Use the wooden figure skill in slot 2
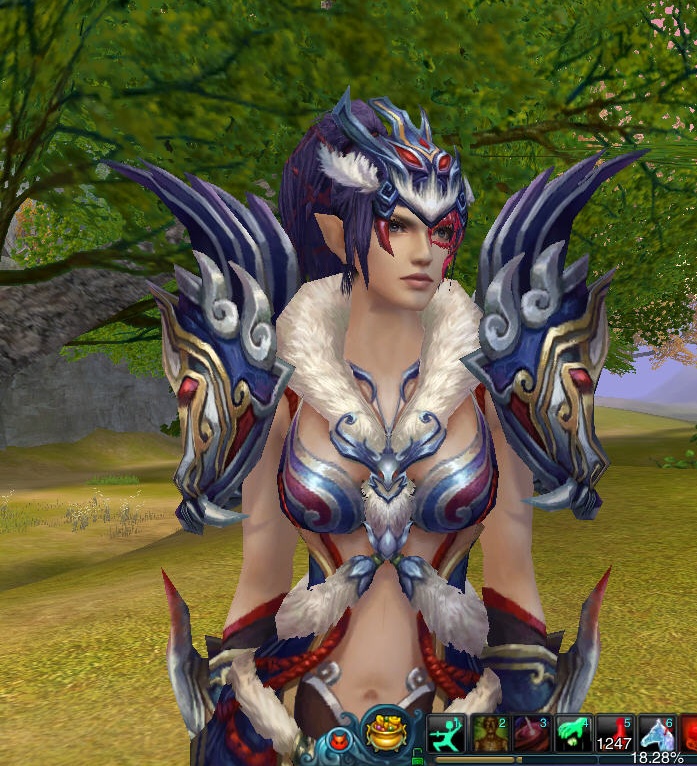 (489, 734)
